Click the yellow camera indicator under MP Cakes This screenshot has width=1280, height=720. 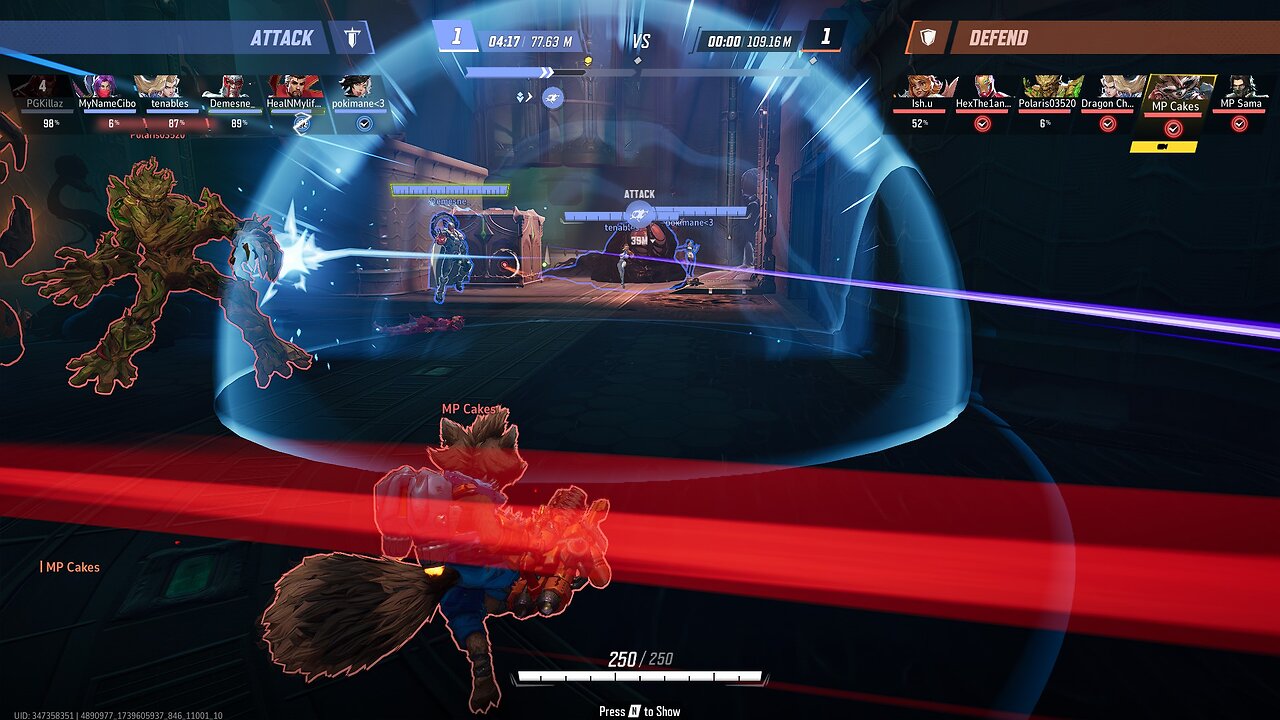pyautogui.click(x=1163, y=147)
